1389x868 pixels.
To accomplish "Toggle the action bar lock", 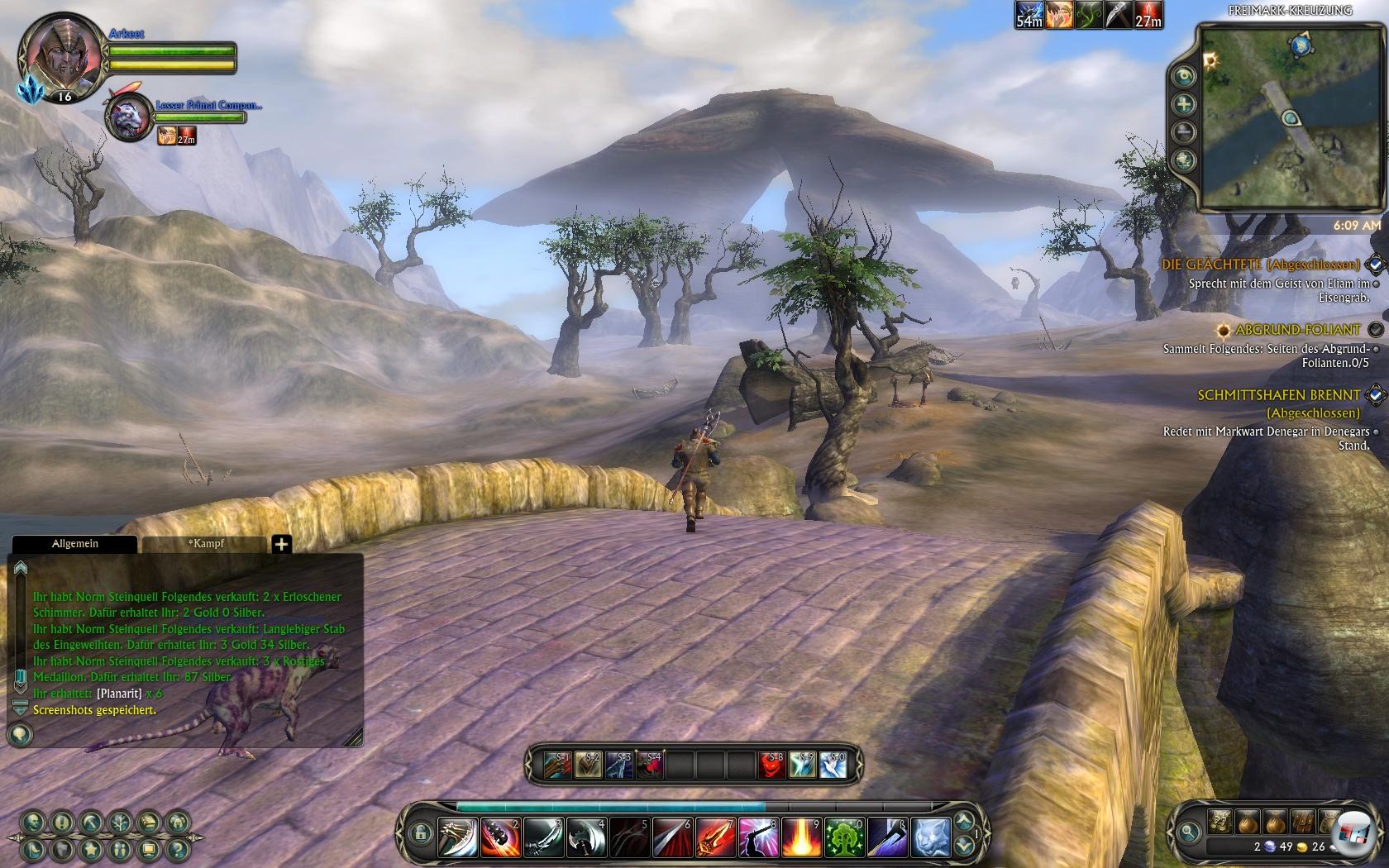I will click(x=421, y=832).
